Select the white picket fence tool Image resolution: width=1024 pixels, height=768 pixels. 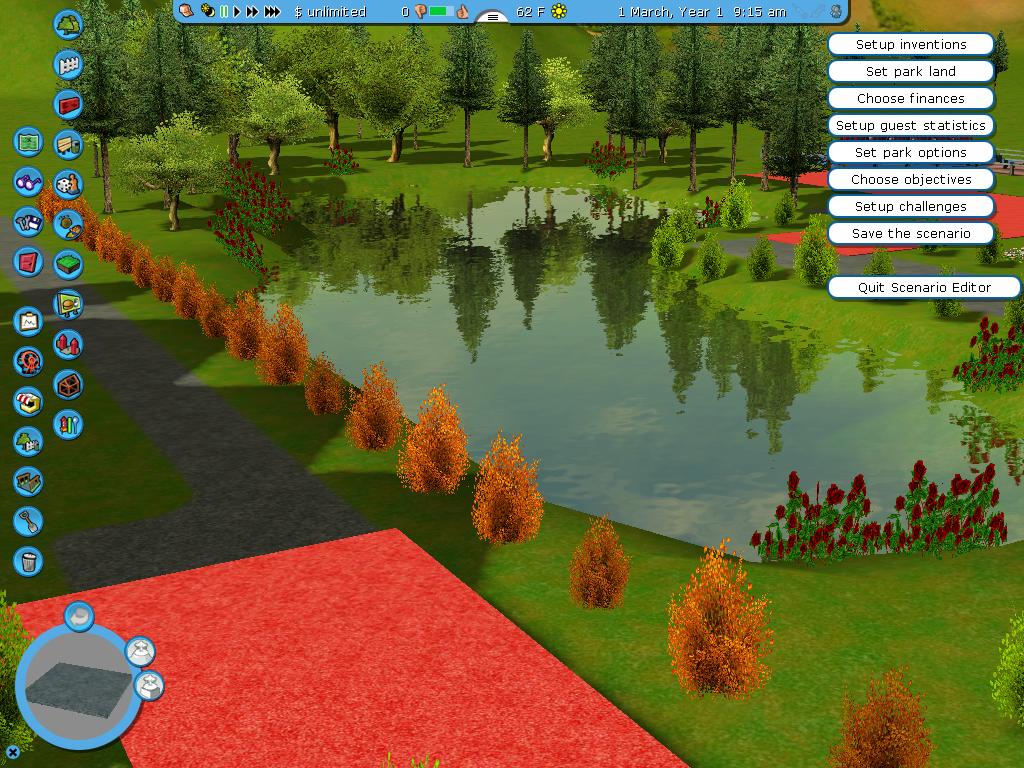pos(68,65)
